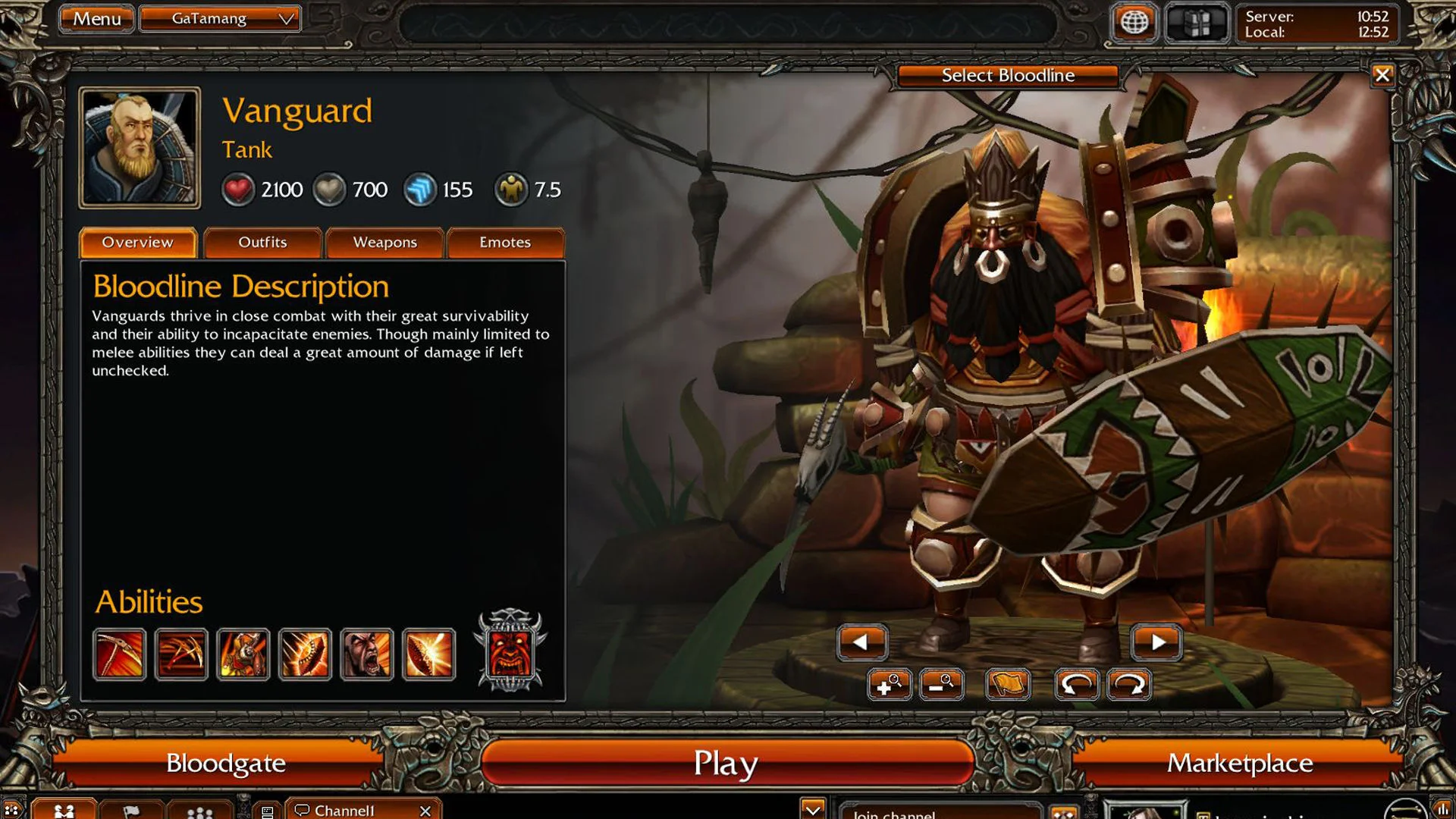This screenshot has width=1456, height=819.
Task: Click the group members icon on the bottom bar
Action: (199, 811)
